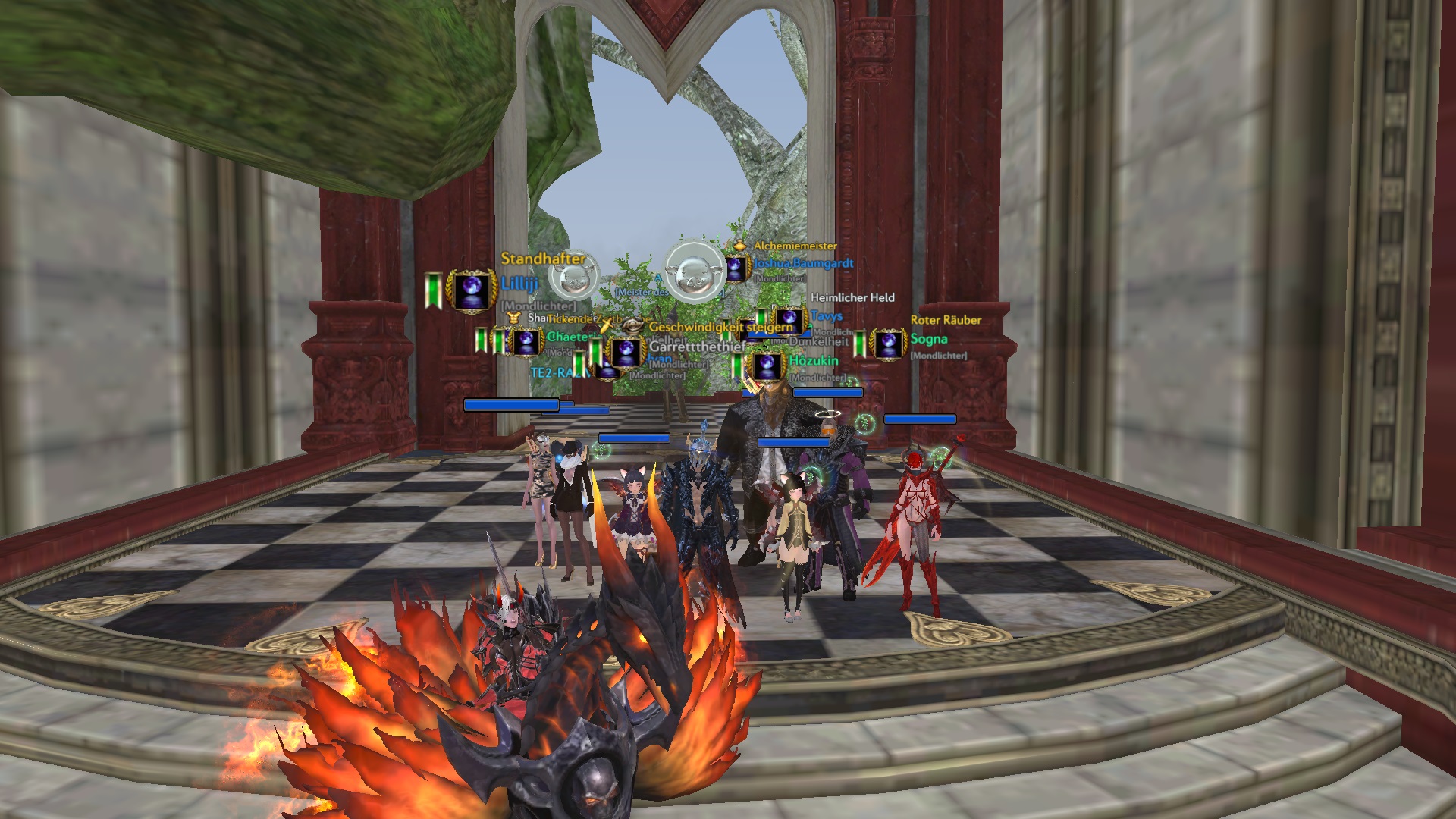Image resolution: width=1456 pixels, height=819 pixels.
Task: Choose the Hōzukin player nameplate
Action: click(813, 361)
